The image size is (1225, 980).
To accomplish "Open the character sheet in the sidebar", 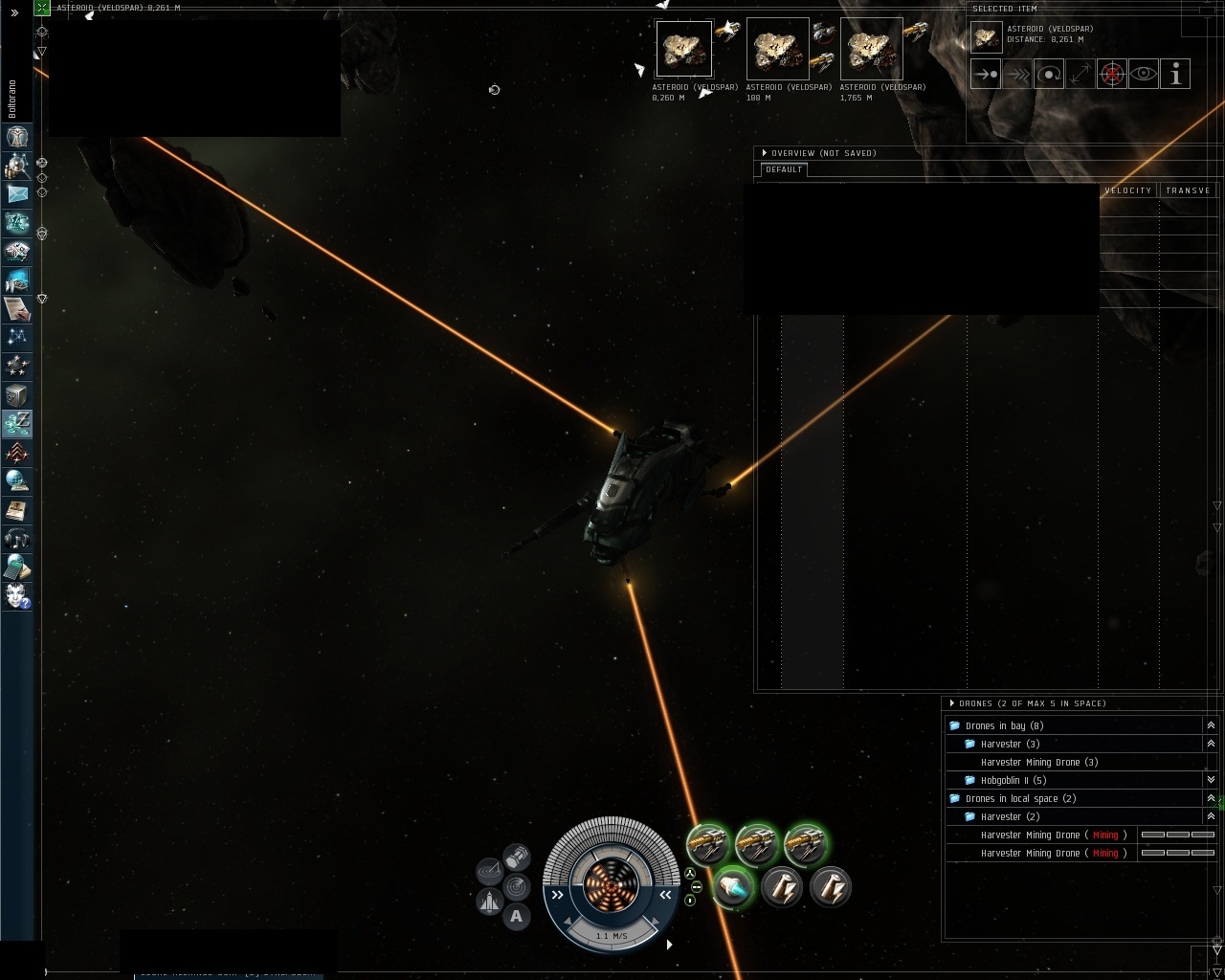I will click(17, 137).
